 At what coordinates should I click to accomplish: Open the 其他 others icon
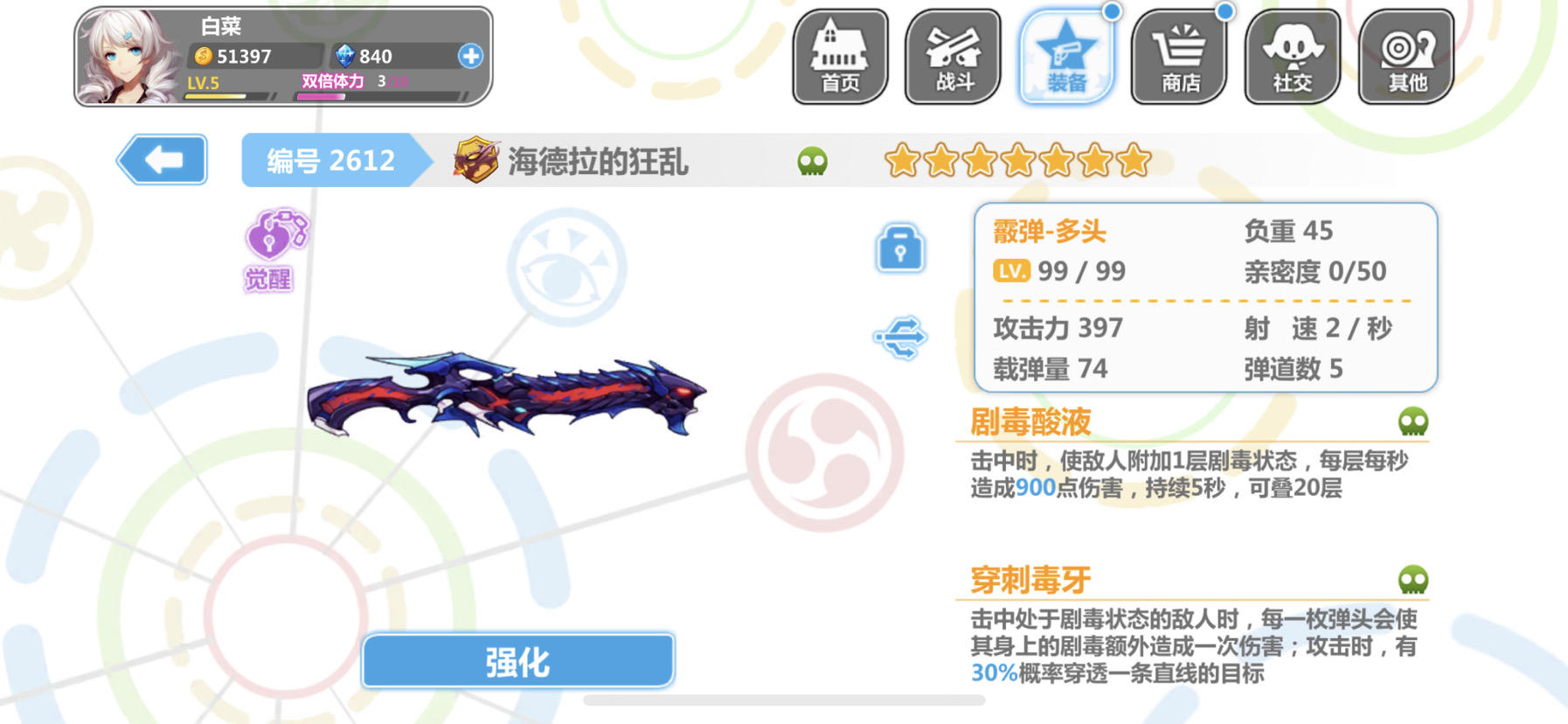[x=1405, y=57]
